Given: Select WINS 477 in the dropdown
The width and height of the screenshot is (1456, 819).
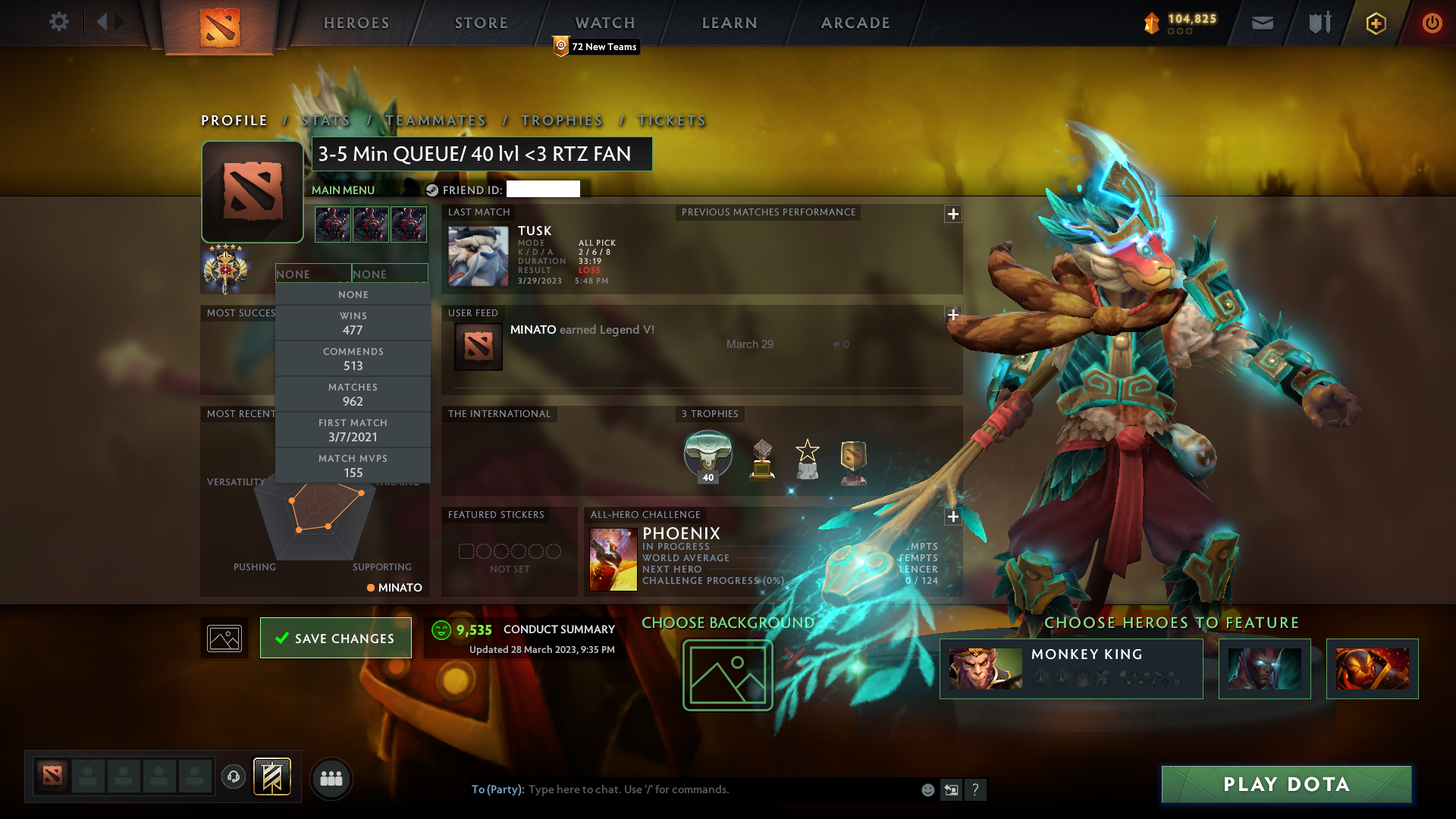Looking at the screenshot, I should (x=353, y=322).
